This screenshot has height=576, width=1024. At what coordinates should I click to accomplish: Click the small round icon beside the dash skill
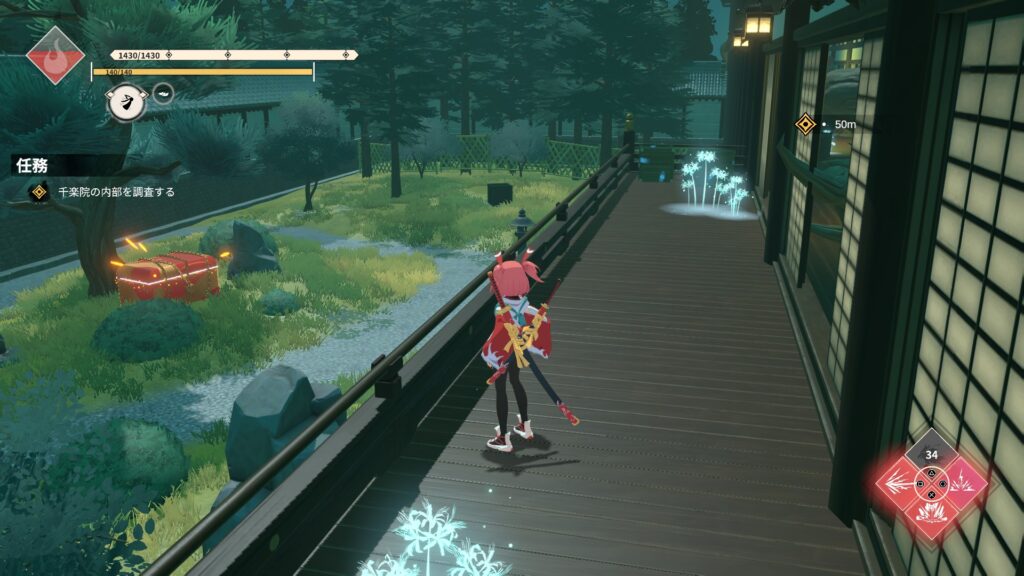pyautogui.click(x=162, y=94)
